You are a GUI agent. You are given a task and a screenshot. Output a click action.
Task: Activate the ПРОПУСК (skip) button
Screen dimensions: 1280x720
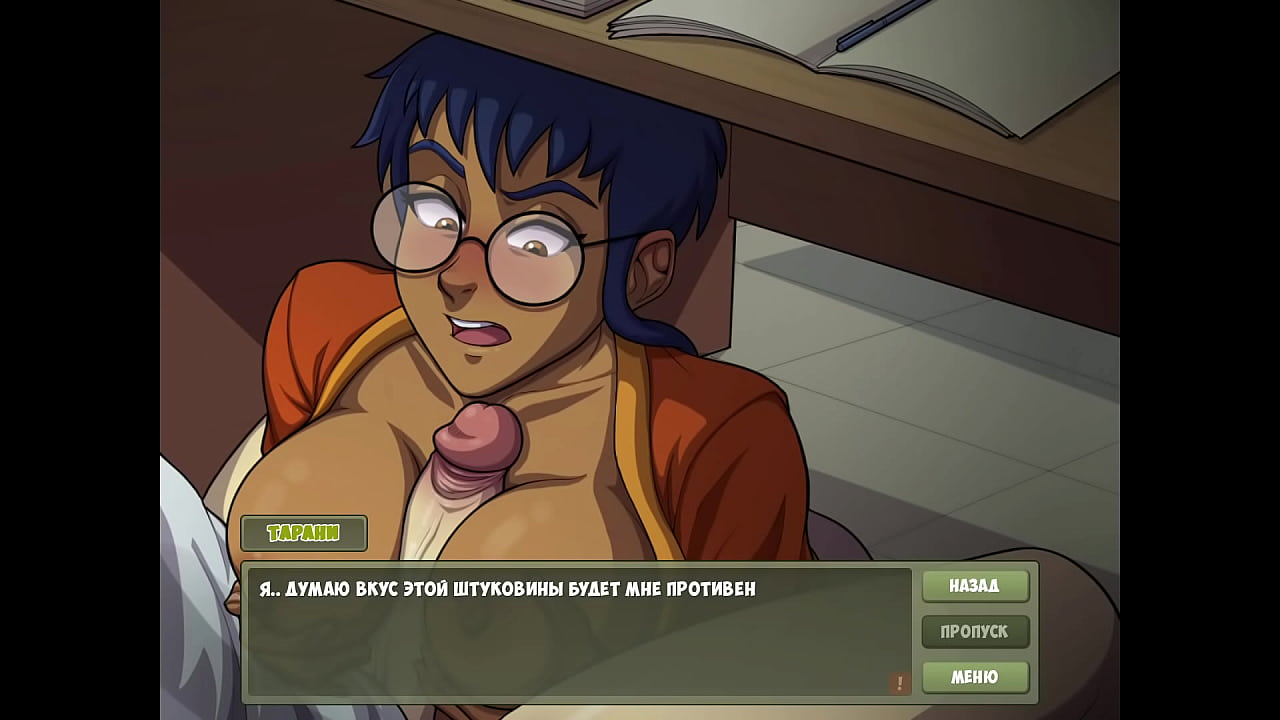pyautogui.click(x=975, y=632)
